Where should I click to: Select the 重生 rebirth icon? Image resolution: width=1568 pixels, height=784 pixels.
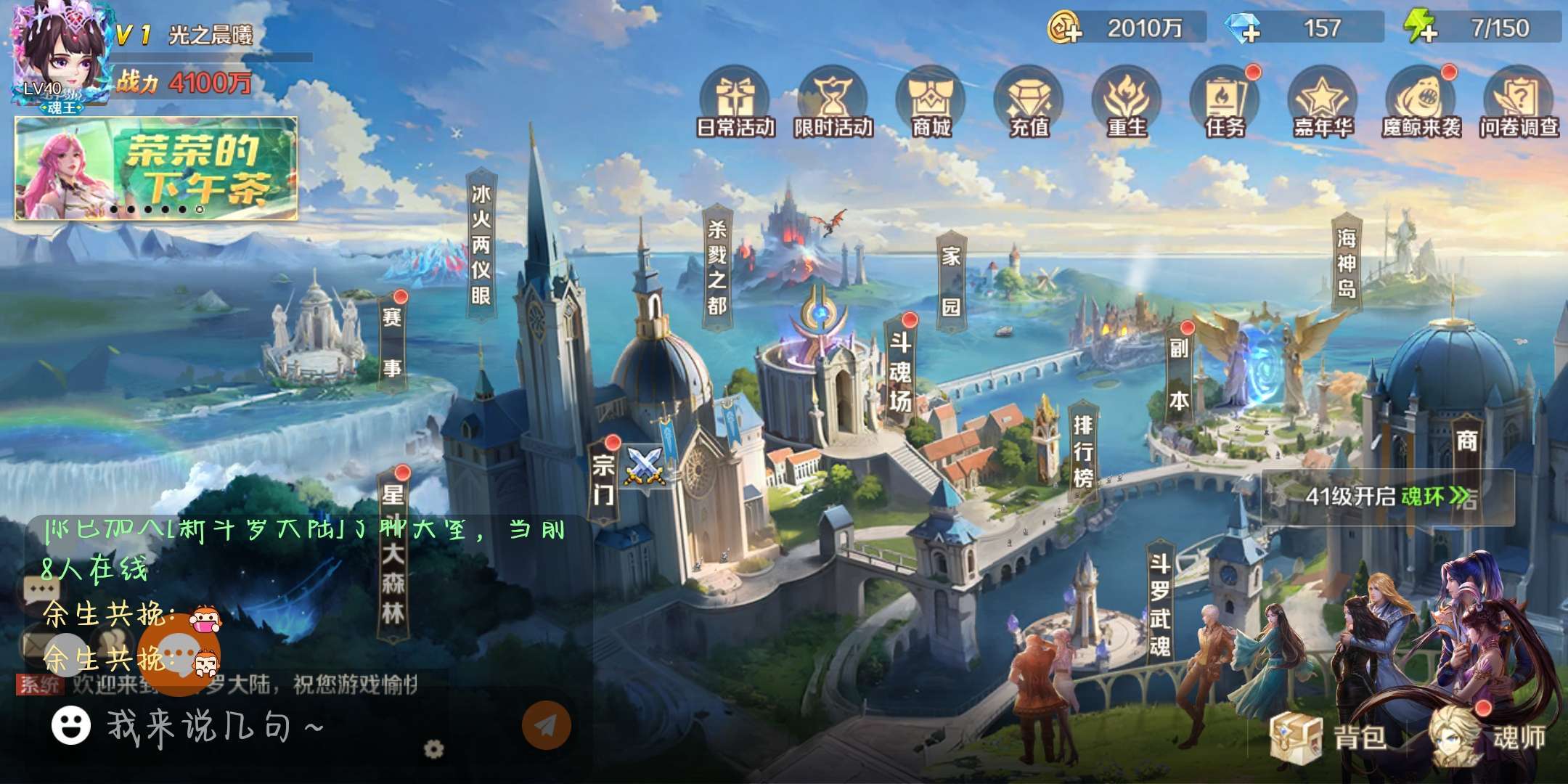tap(1127, 103)
